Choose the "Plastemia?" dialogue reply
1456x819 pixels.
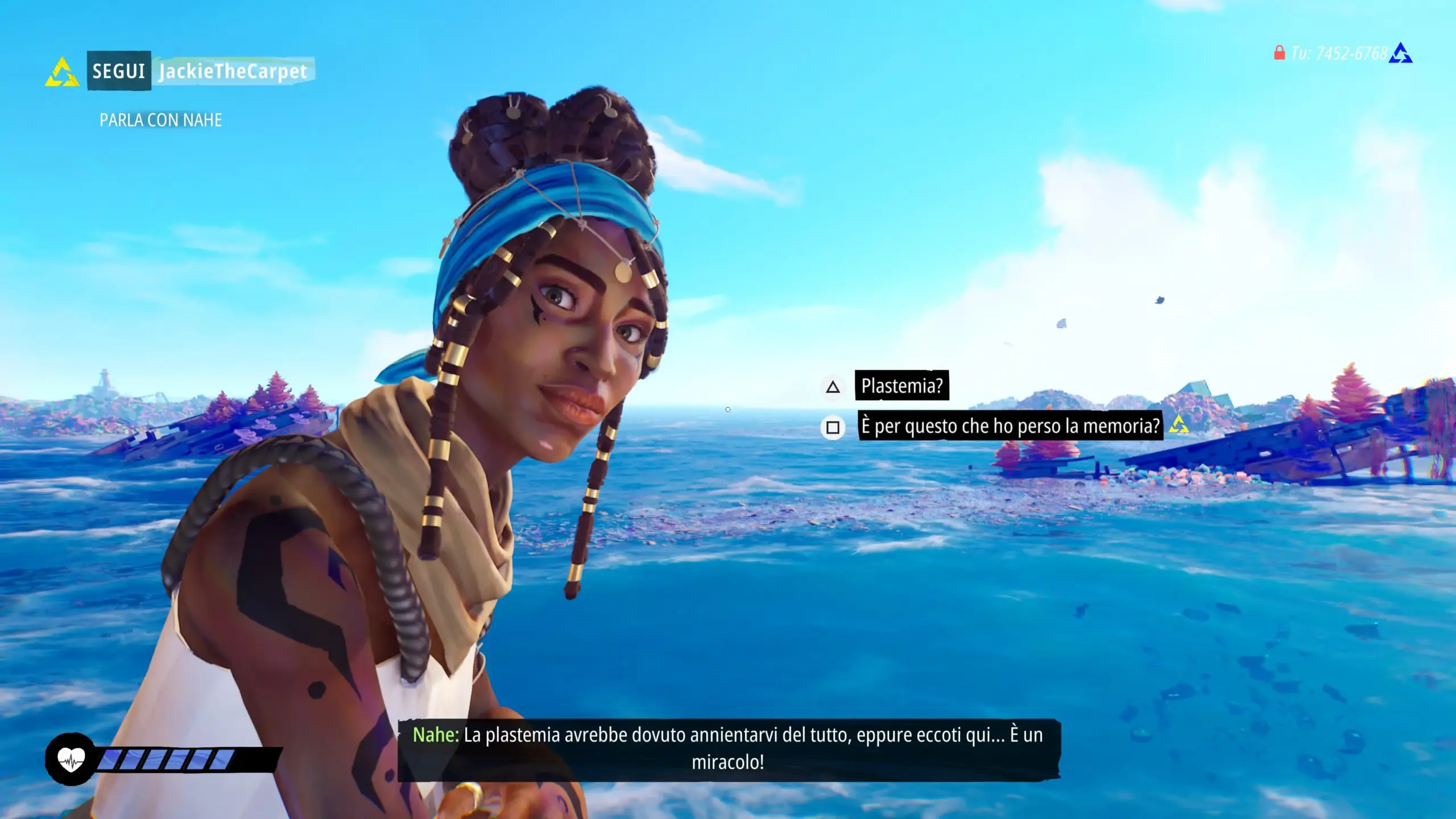(901, 386)
